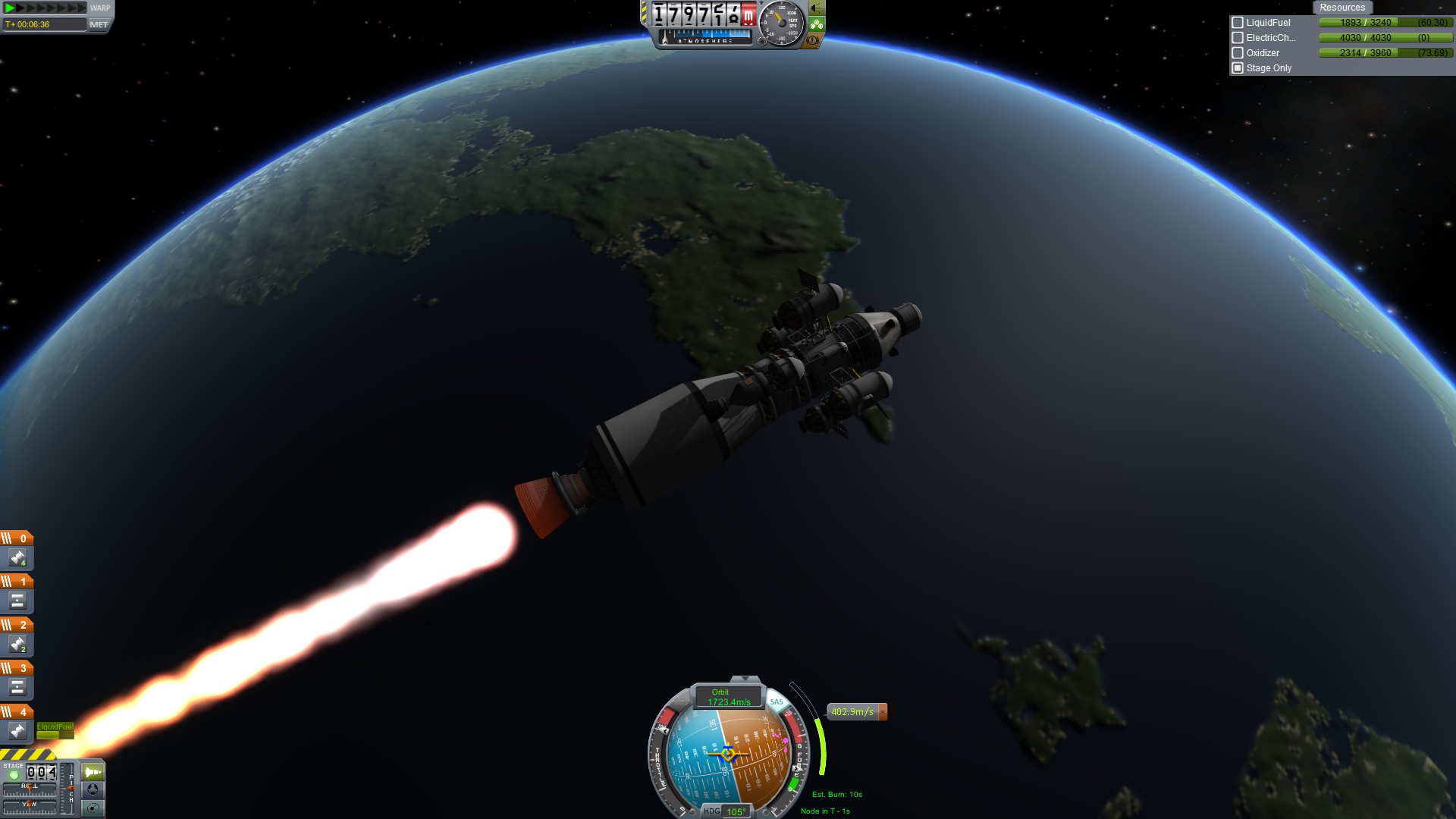
Task: Toggle the Stage Only checkbox
Action: [1238, 68]
